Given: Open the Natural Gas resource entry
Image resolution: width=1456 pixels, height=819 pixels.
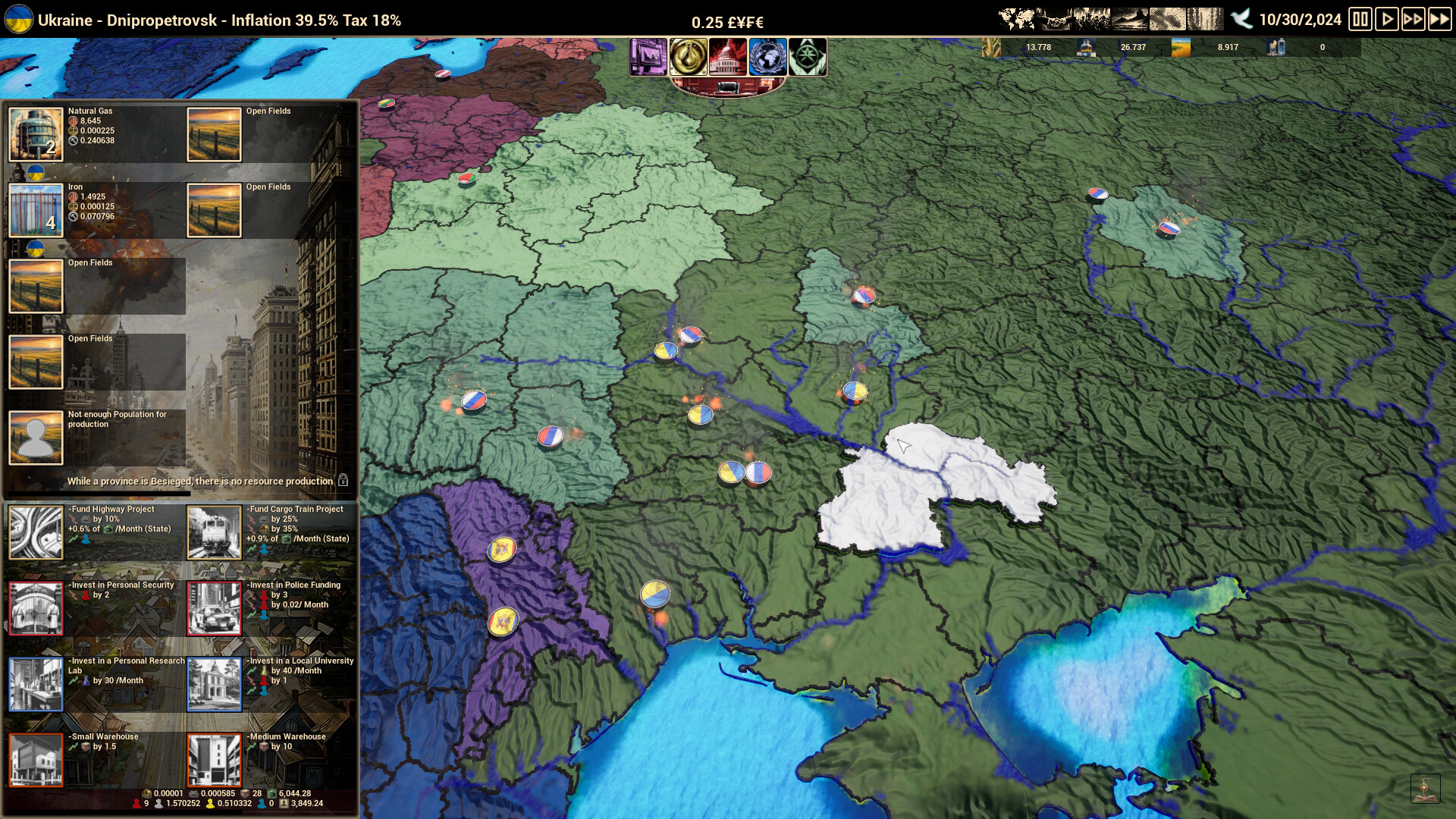Looking at the screenshot, I should pos(34,134).
